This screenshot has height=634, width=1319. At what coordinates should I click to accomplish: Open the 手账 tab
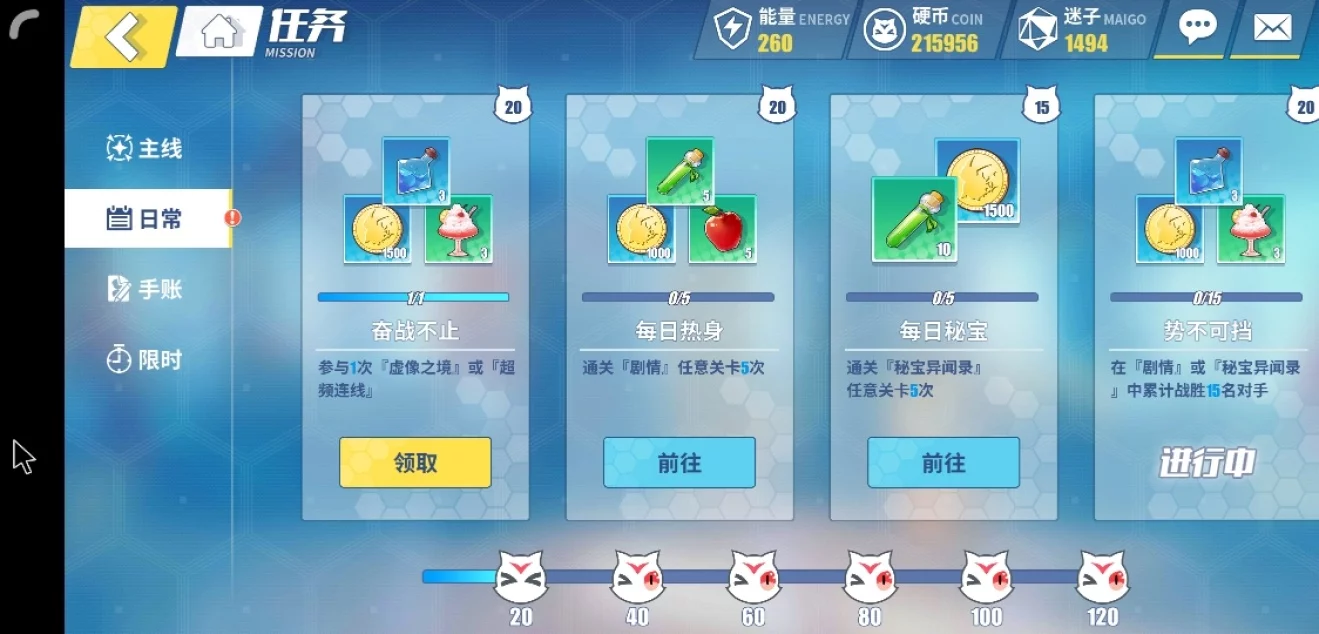146,290
